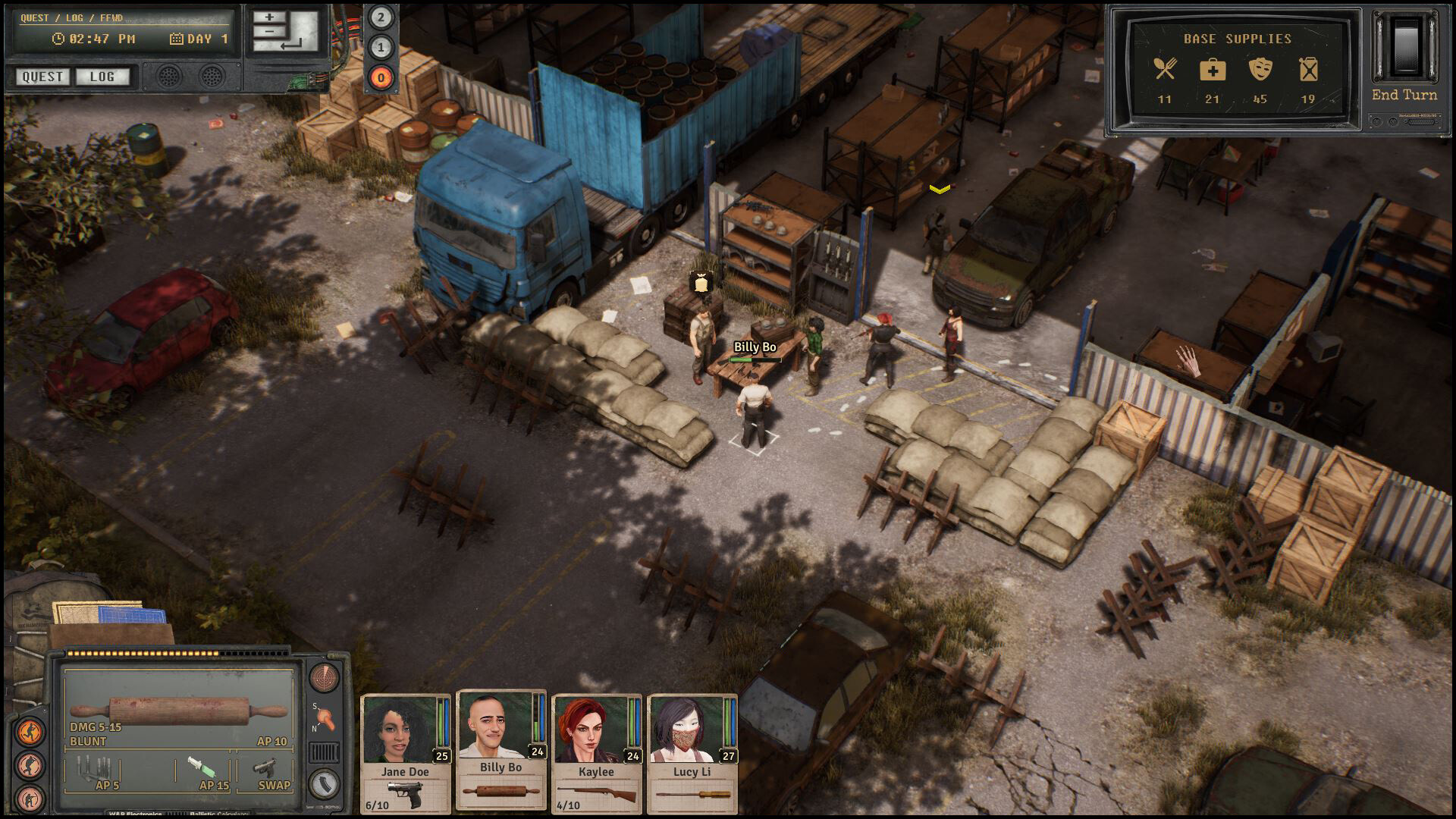Click the enter arrow key below the plus-minus controls

[x=290, y=45]
